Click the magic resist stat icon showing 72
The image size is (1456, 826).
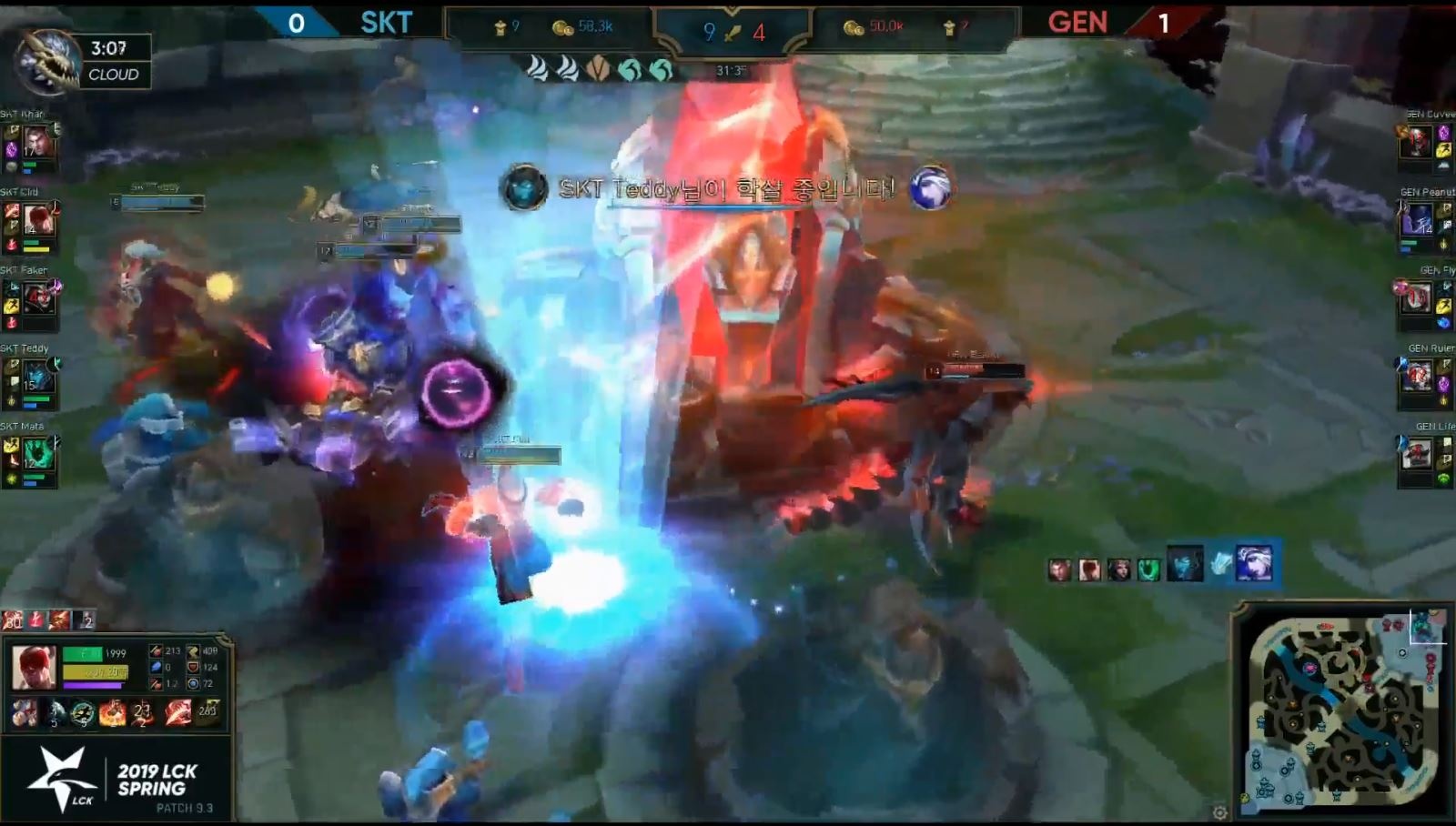click(x=195, y=683)
